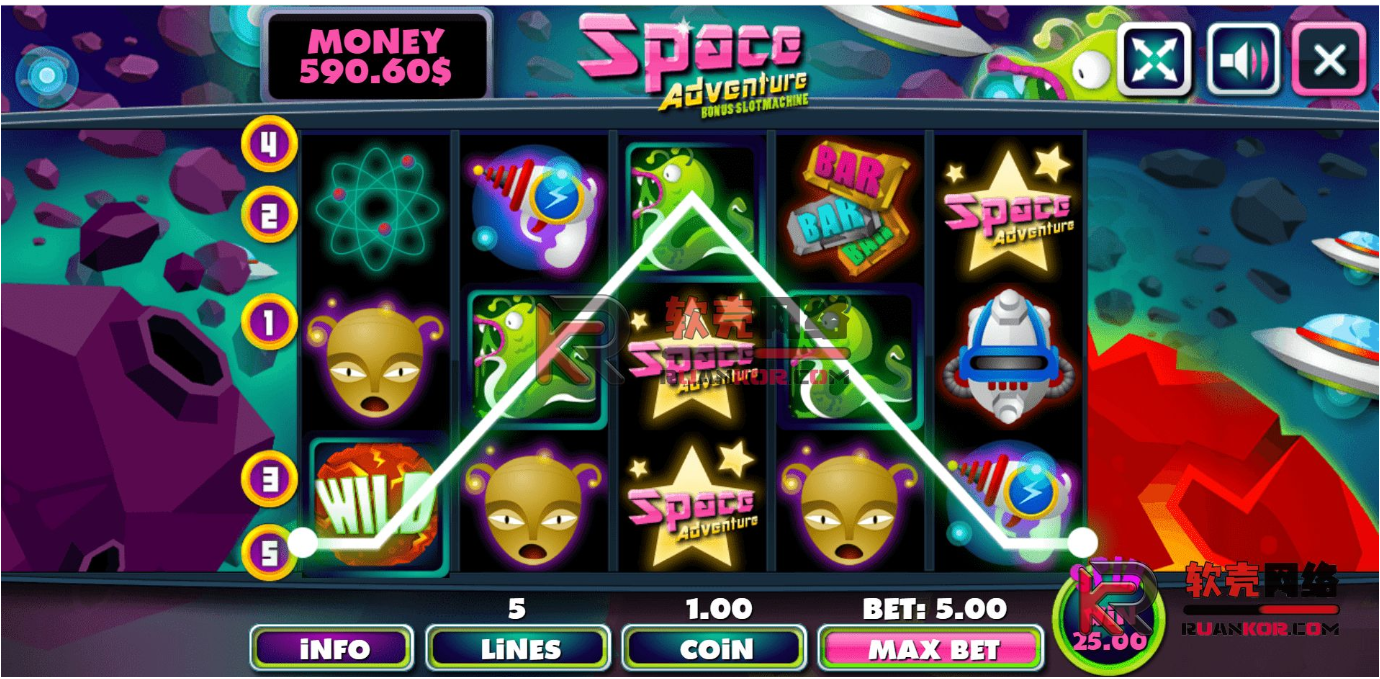Pick payline number 3

[x=268, y=478]
